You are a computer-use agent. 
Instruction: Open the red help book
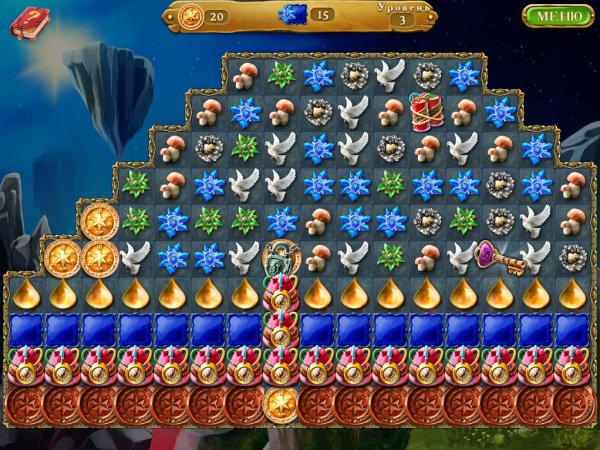point(29,21)
